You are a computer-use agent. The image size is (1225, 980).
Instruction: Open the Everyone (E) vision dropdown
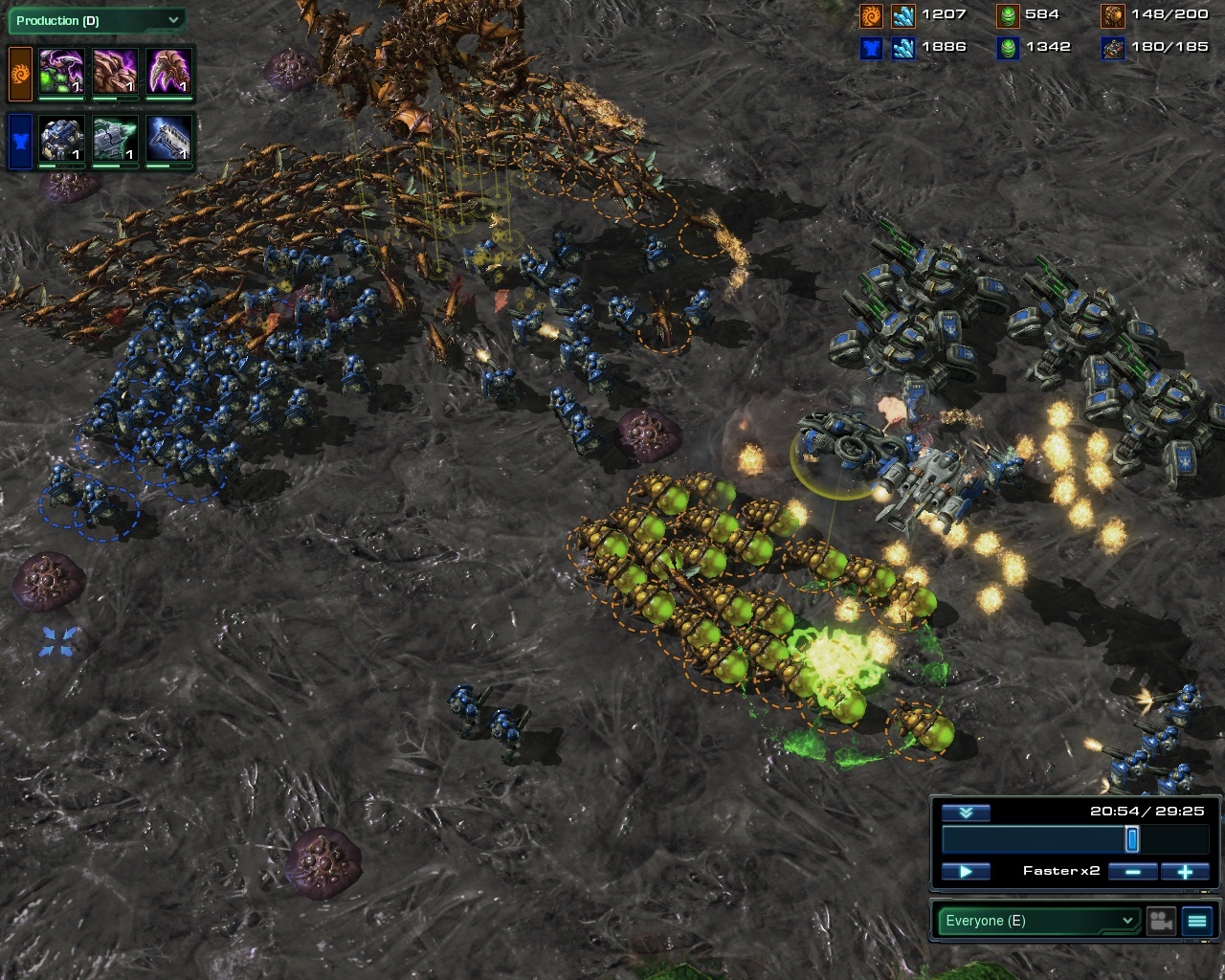[x=1038, y=921]
